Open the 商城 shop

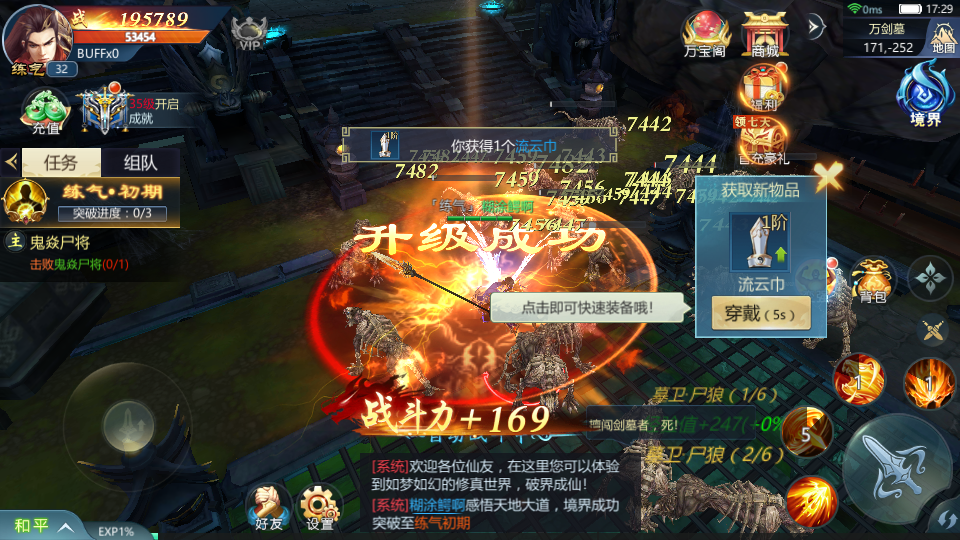[765, 34]
